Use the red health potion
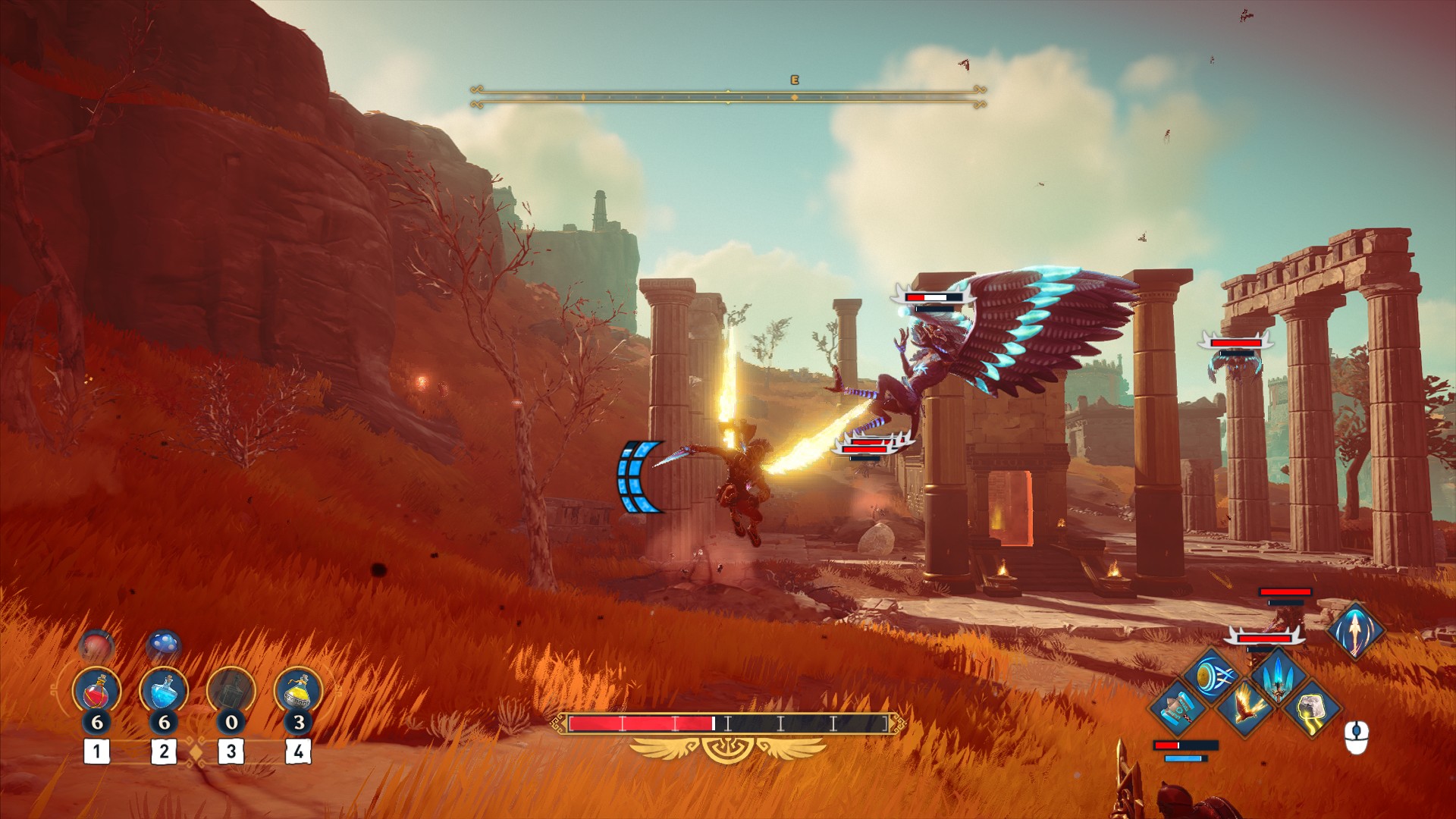Image resolution: width=1456 pixels, height=819 pixels. pyautogui.click(x=96, y=692)
